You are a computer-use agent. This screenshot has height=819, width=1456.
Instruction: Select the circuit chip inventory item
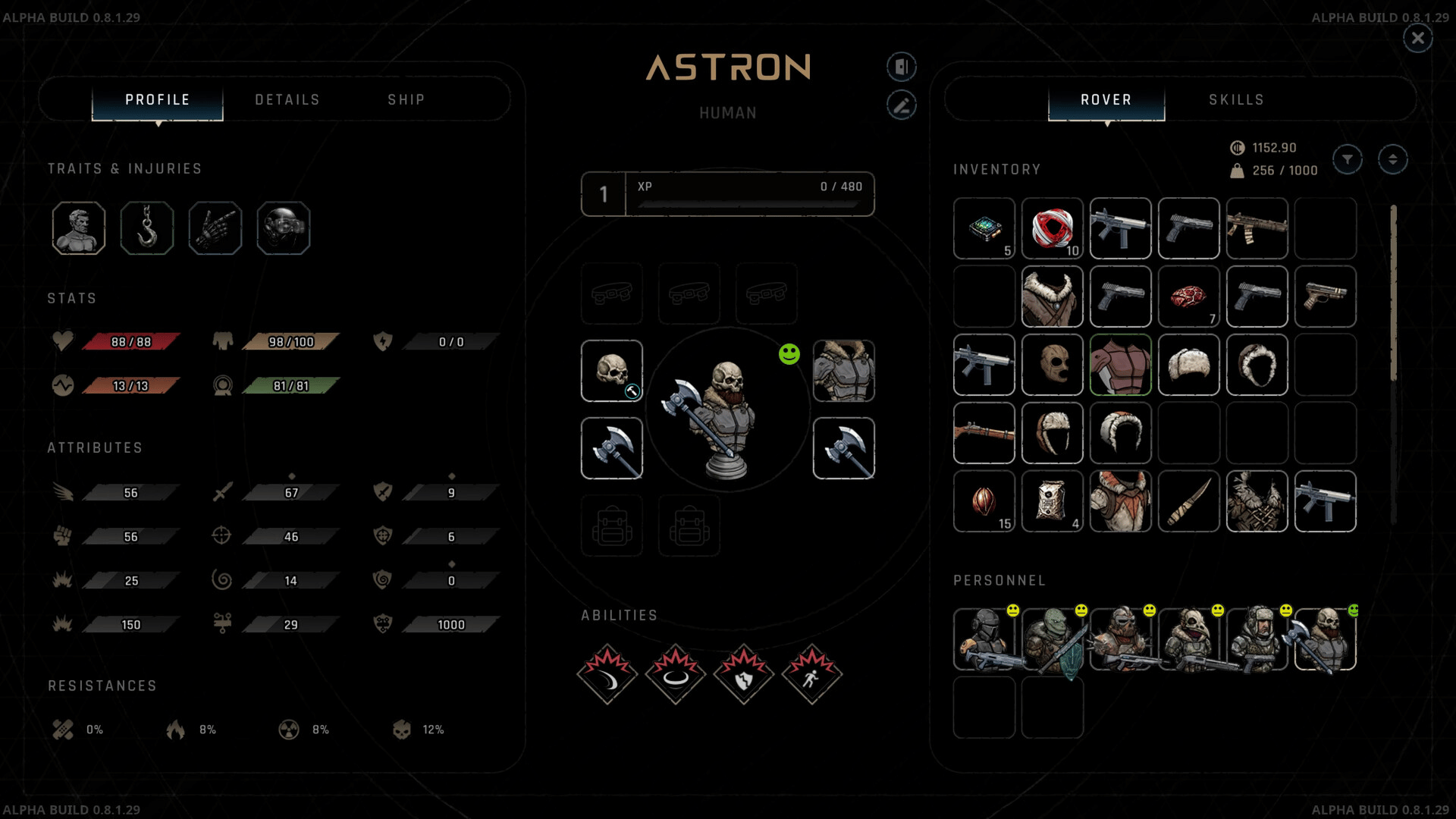[984, 228]
